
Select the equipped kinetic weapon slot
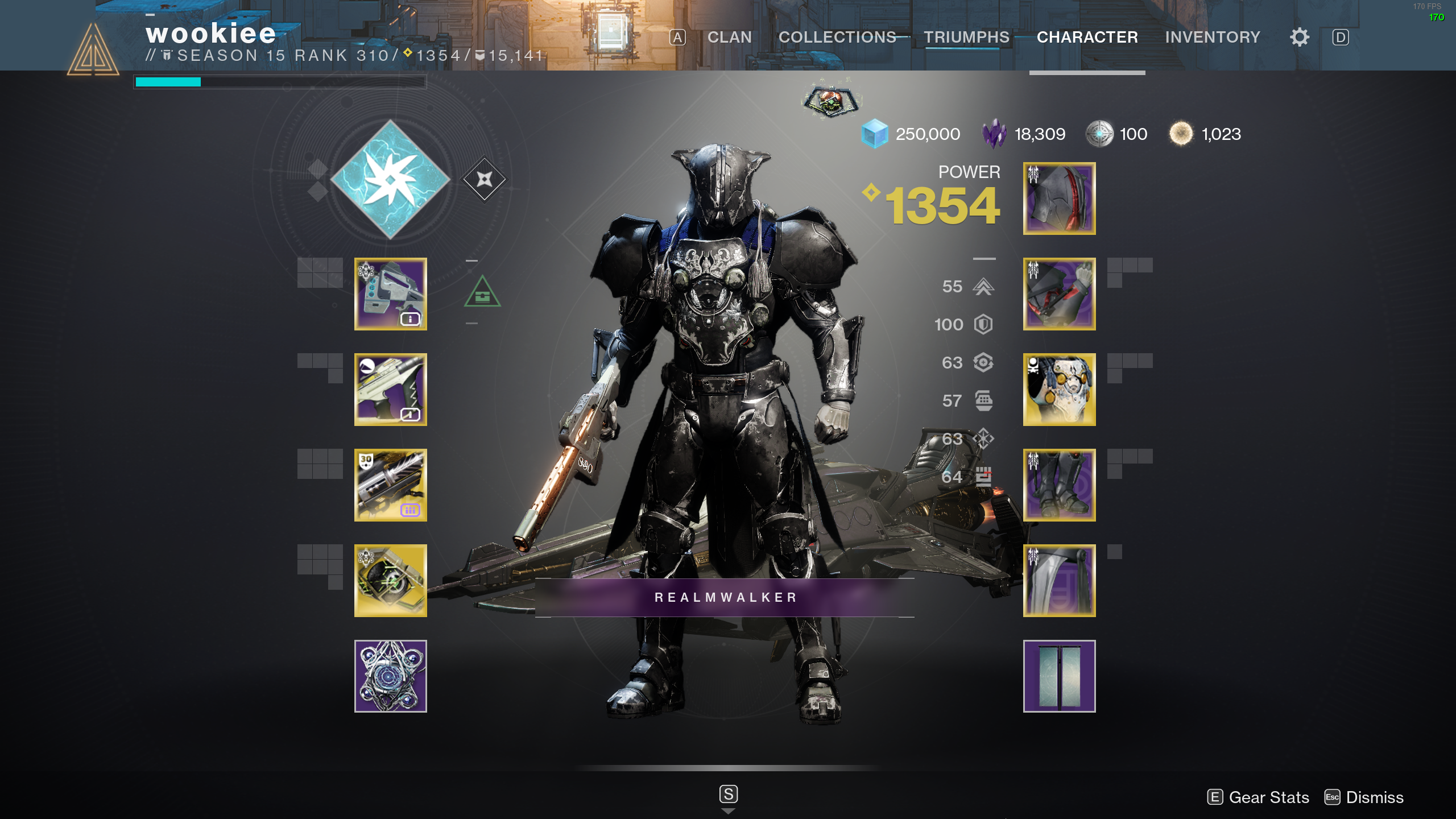[x=391, y=294]
